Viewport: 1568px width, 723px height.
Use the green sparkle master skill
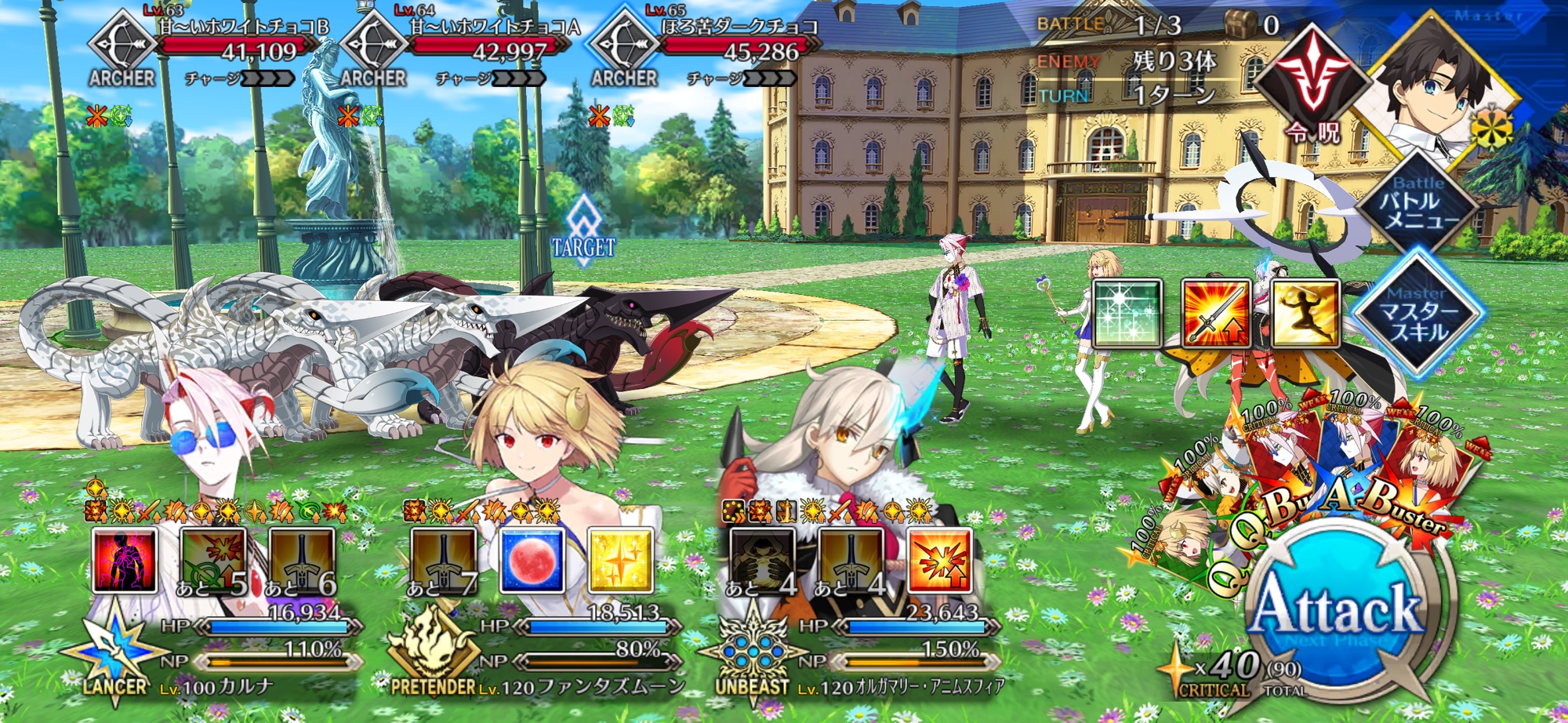pyautogui.click(x=1127, y=314)
